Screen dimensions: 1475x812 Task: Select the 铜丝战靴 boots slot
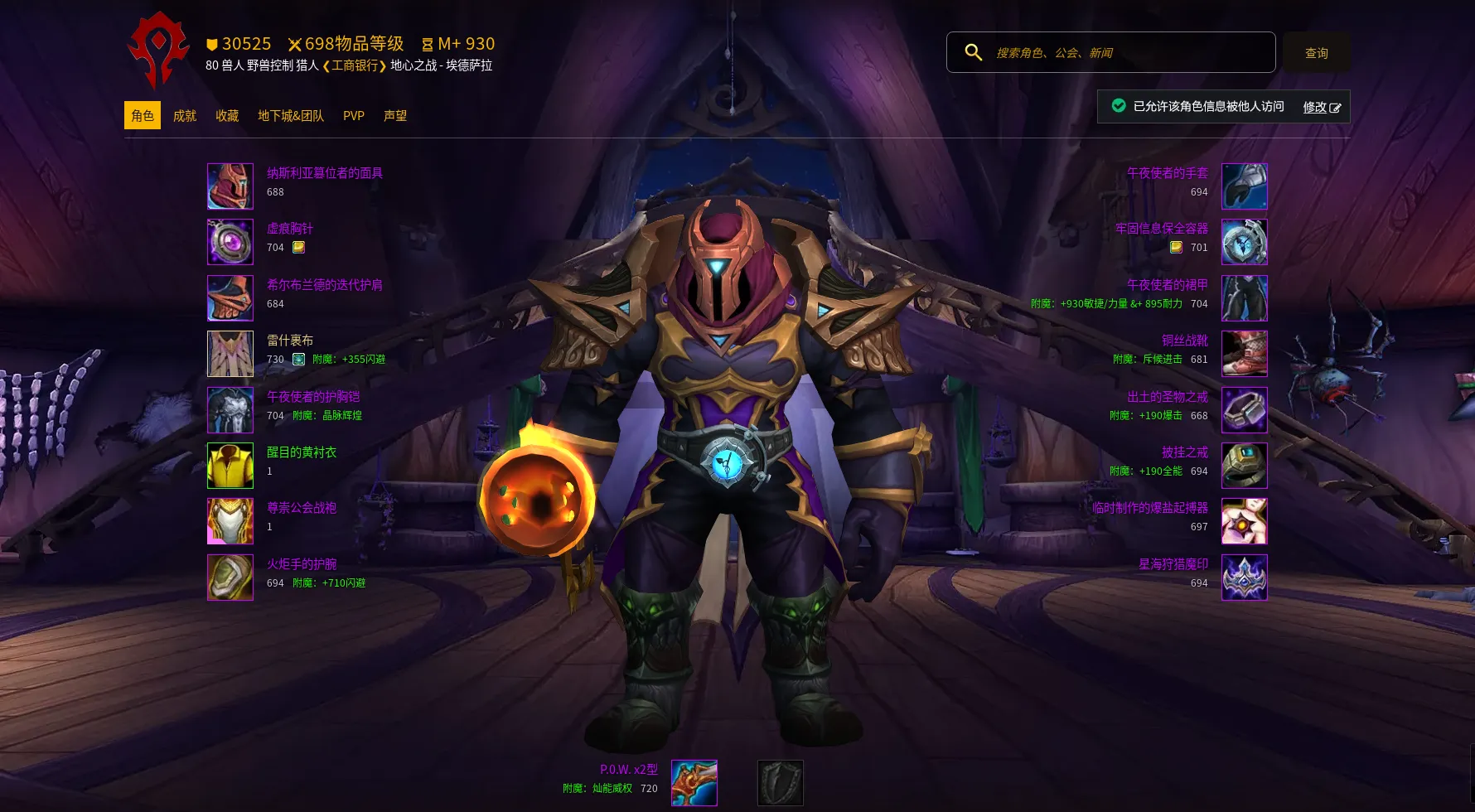click(x=1245, y=354)
